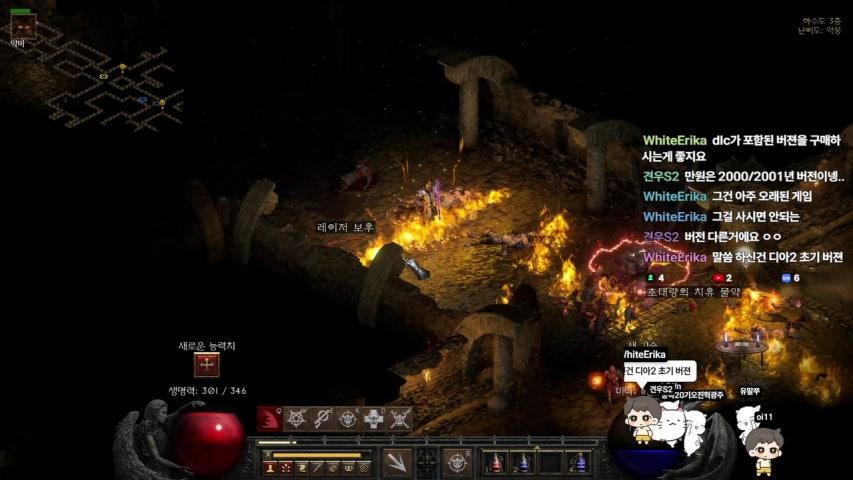Select the mercenary portrait
The width and height of the screenshot is (853, 480).
(x=21, y=24)
